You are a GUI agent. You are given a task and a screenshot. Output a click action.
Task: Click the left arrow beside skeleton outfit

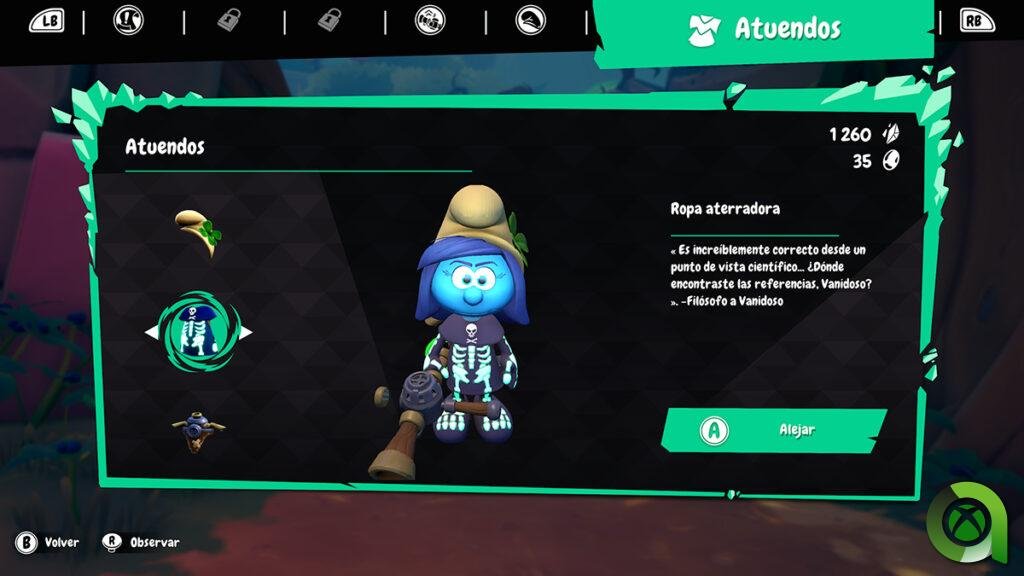151,332
